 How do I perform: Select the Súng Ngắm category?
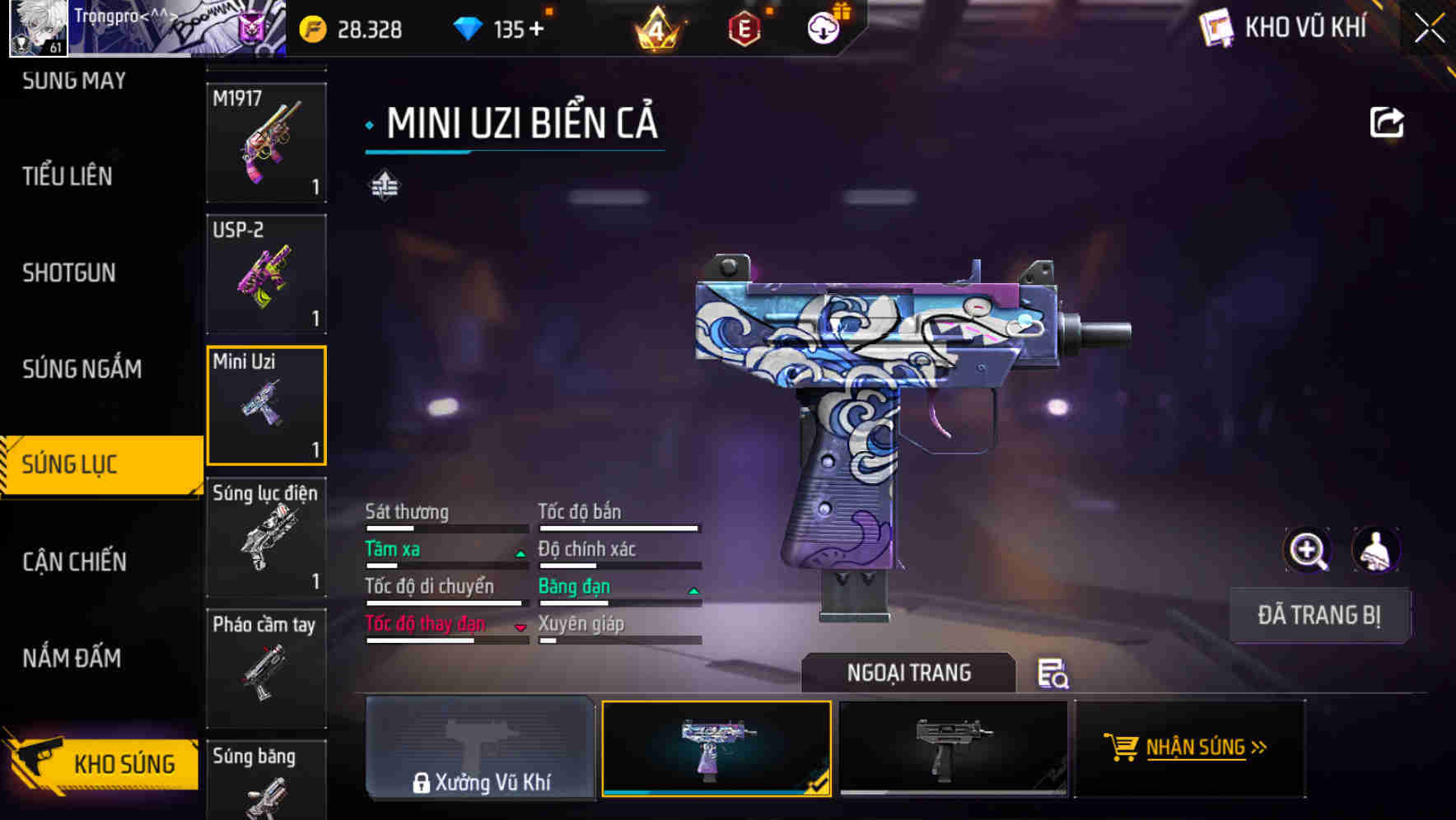[x=82, y=369]
